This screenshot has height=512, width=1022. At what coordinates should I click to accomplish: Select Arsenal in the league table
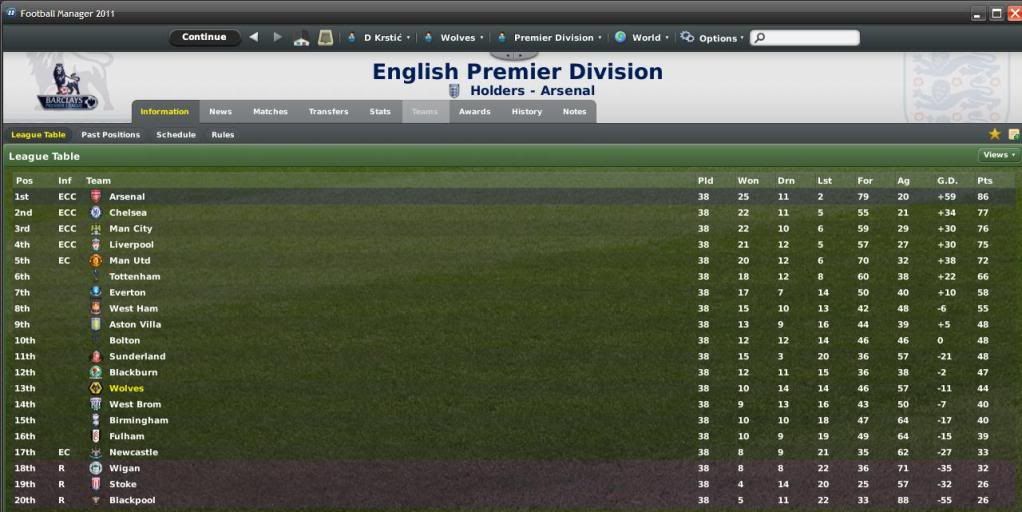(127, 197)
